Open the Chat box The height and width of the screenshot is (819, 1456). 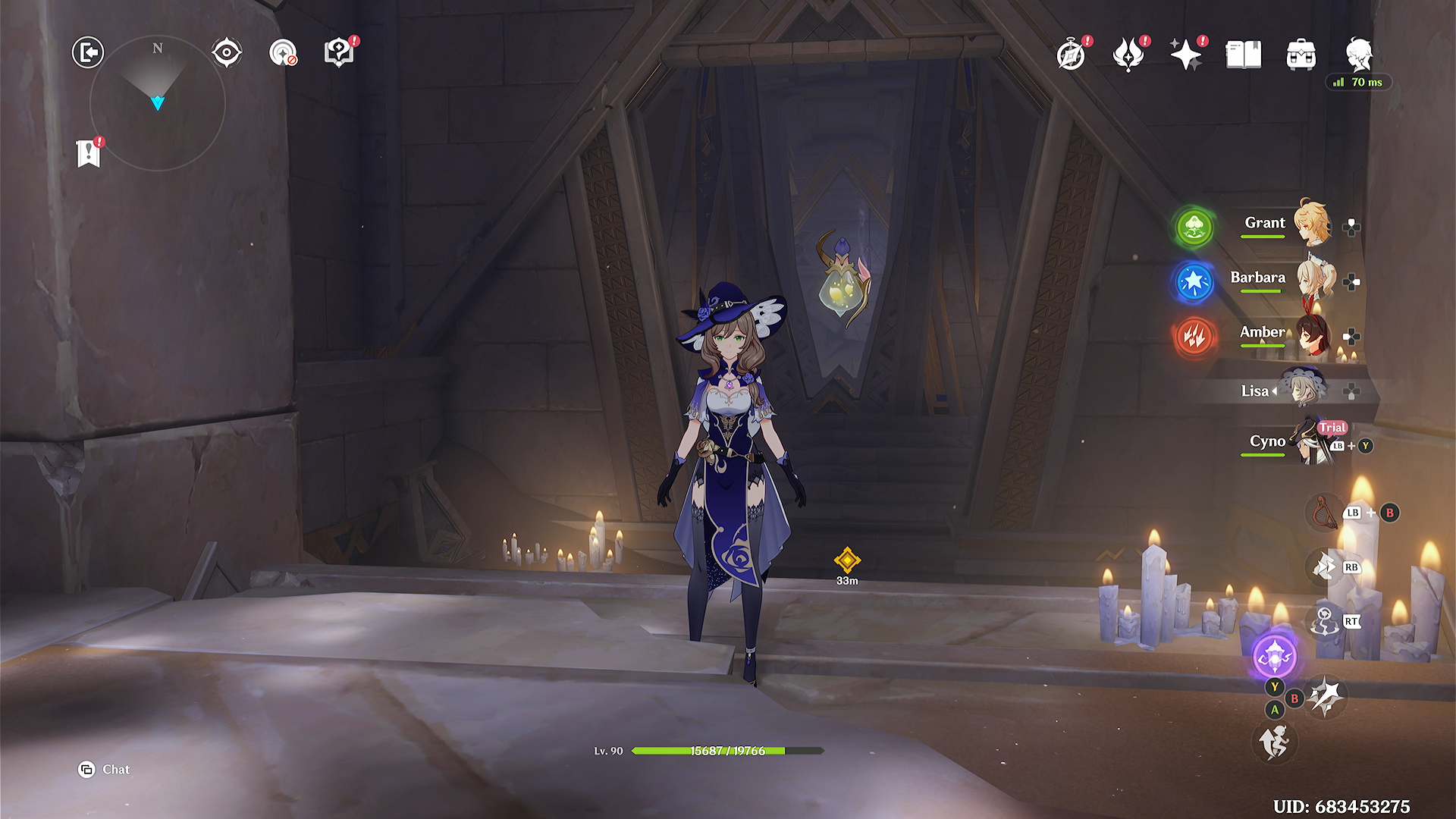[105, 770]
